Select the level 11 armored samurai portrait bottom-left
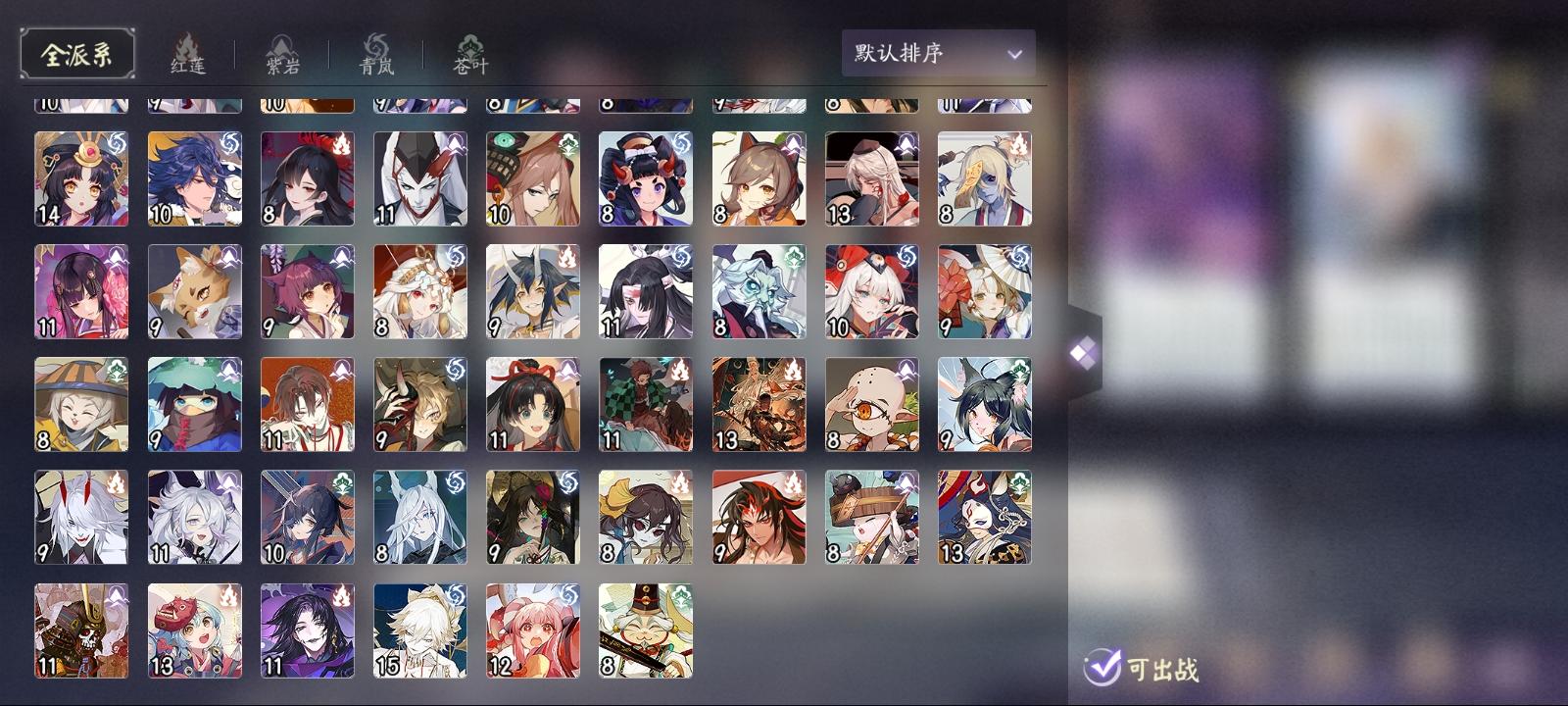 pos(81,630)
